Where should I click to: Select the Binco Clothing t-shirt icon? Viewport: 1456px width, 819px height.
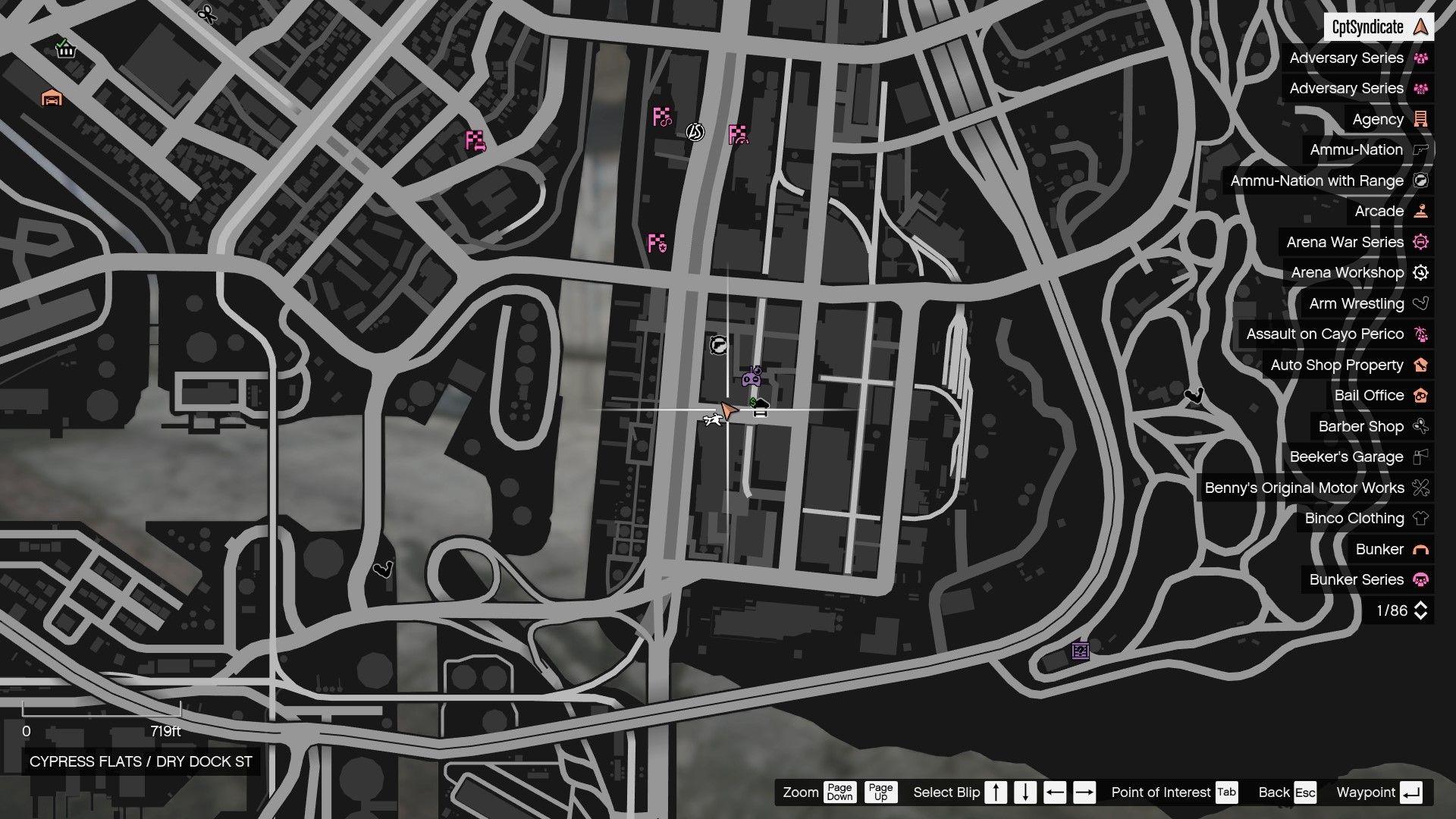1420,518
